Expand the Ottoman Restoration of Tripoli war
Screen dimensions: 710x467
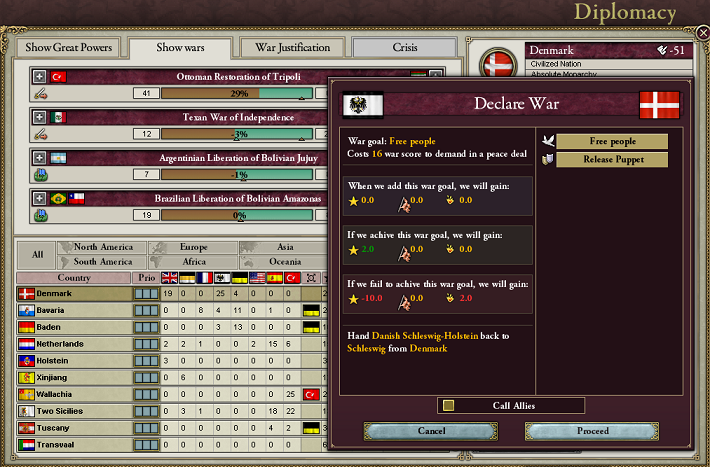39,76
